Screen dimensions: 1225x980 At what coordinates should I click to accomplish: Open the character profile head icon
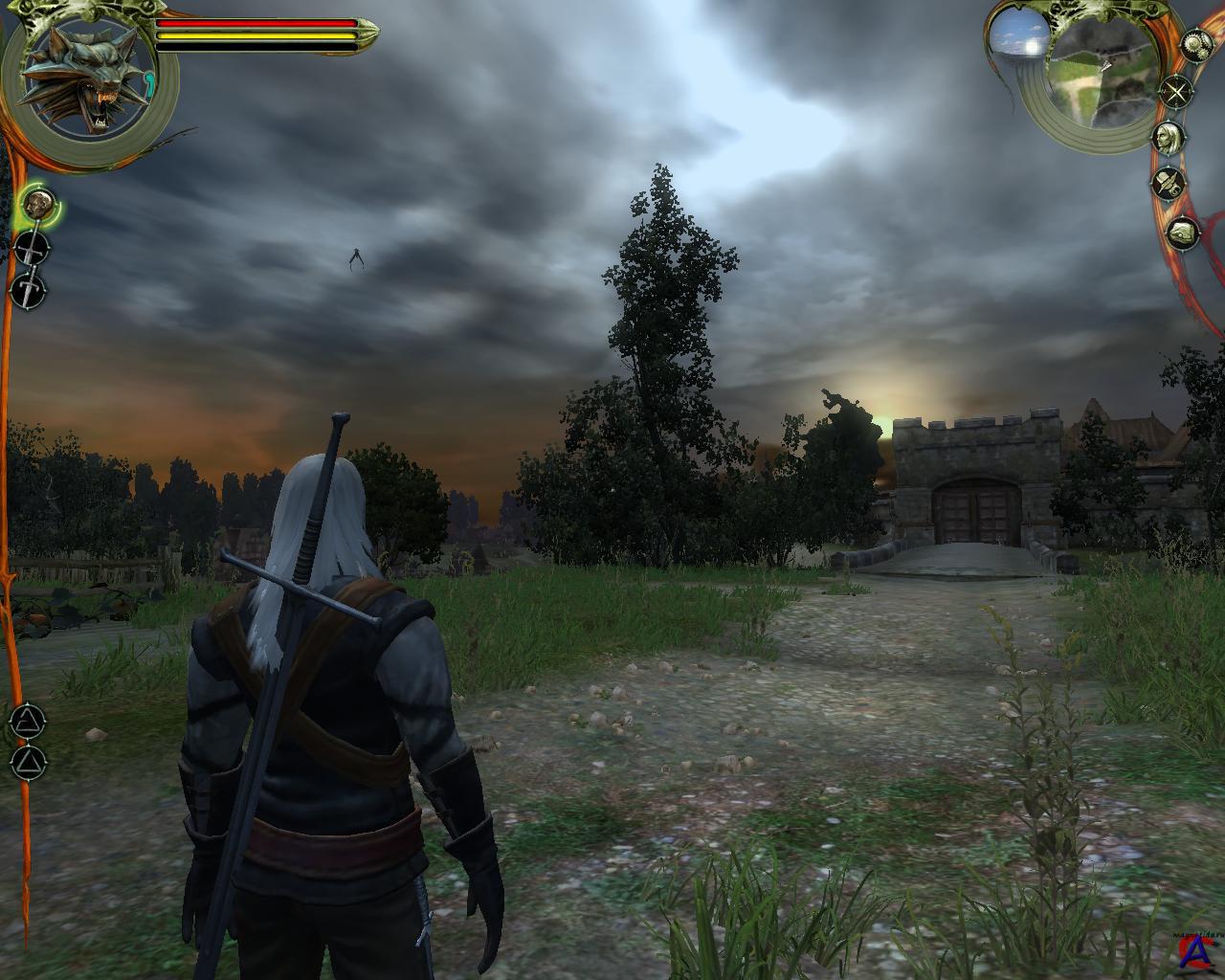(1166, 137)
